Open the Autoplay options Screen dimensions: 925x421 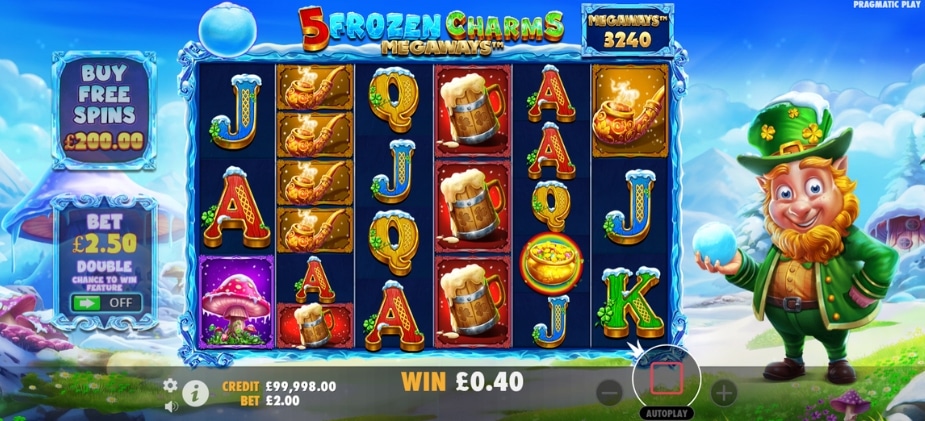coord(665,412)
